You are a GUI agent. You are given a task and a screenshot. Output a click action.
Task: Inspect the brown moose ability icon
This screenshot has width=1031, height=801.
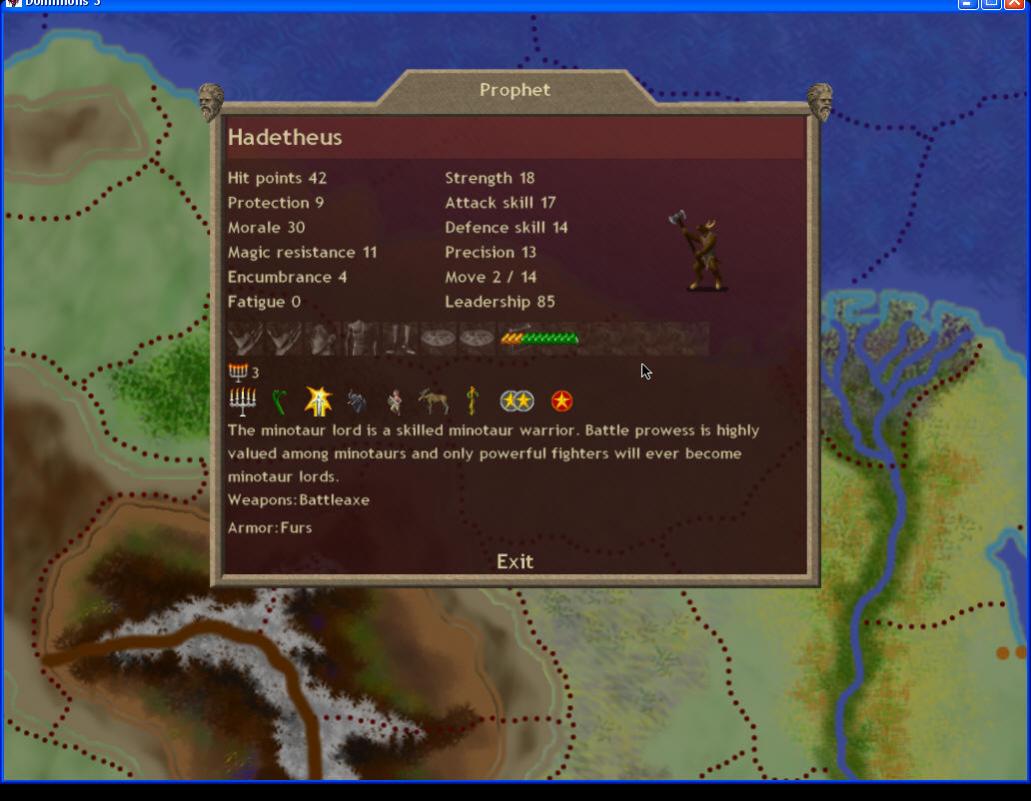click(433, 402)
